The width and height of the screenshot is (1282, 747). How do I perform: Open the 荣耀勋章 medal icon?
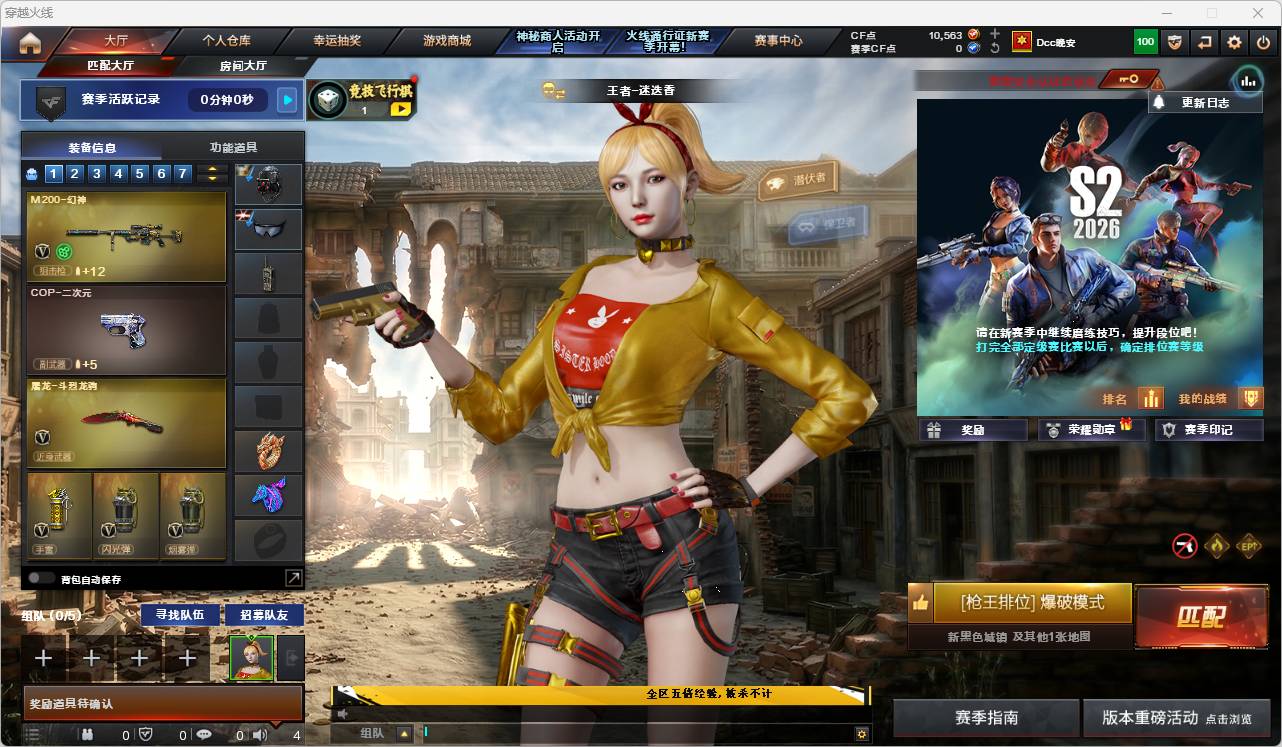(x=1051, y=429)
